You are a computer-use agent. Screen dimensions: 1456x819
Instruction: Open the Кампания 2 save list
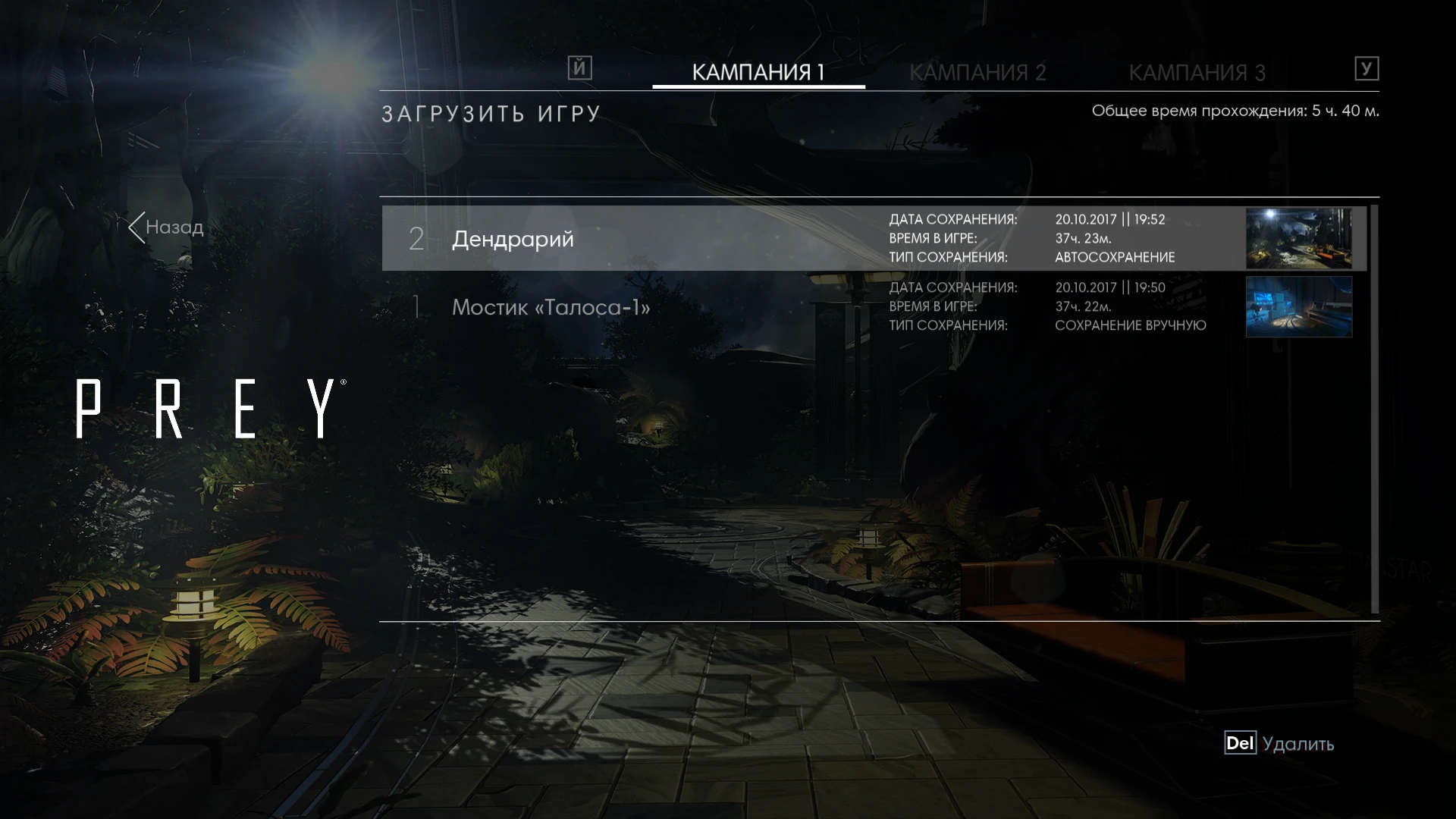coord(980,72)
